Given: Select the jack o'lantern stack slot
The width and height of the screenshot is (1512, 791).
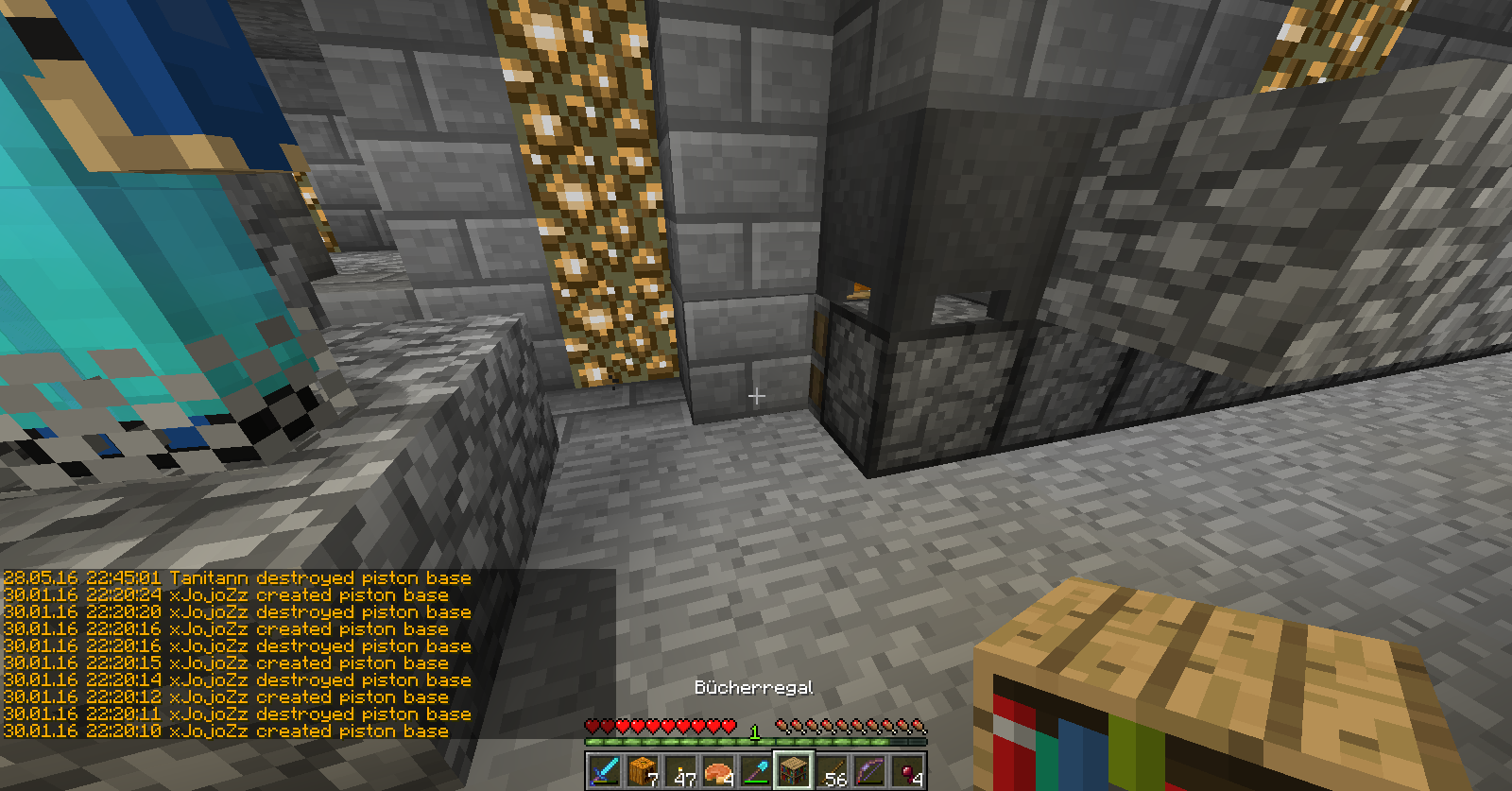Looking at the screenshot, I should tap(643, 770).
